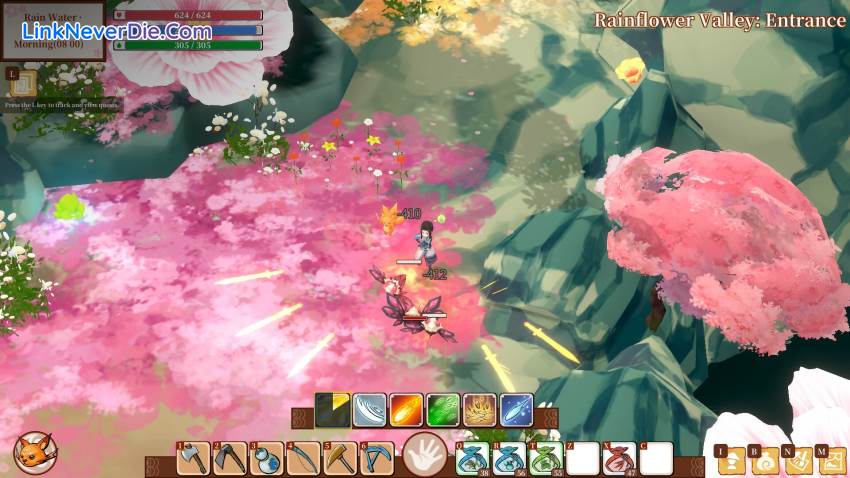Equip the sickle from the hotbar
The width and height of the screenshot is (850, 478).
tap(303, 459)
